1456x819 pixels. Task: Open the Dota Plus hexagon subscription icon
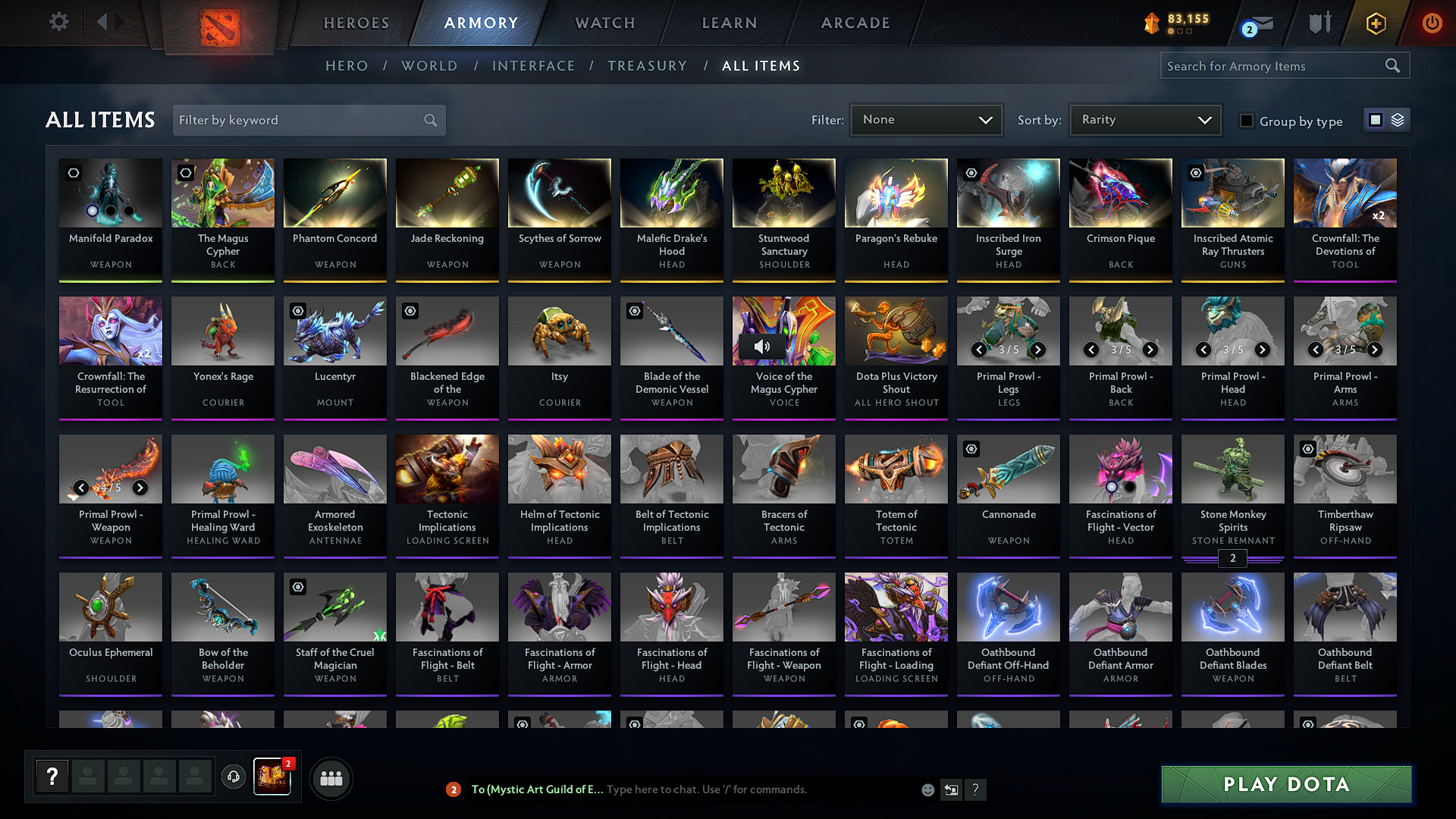coord(1375,24)
